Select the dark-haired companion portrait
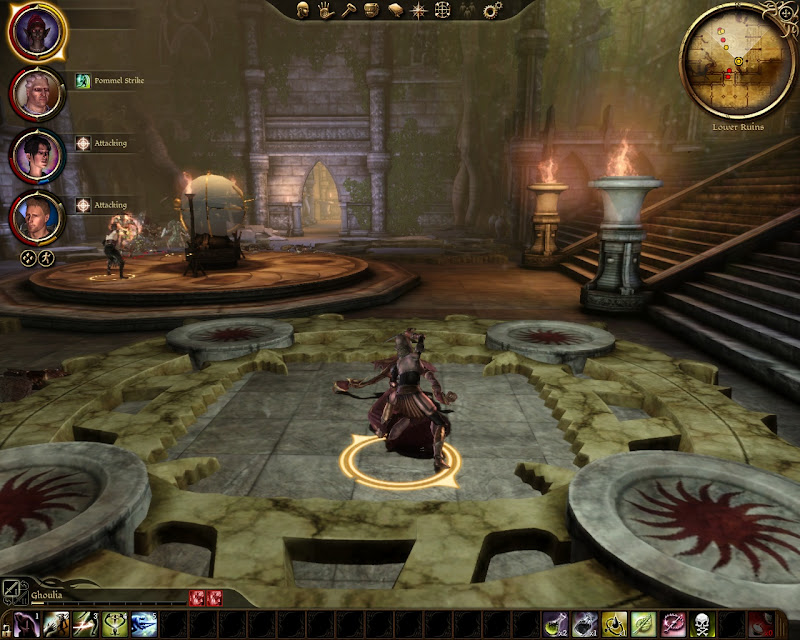 [x=38, y=155]
